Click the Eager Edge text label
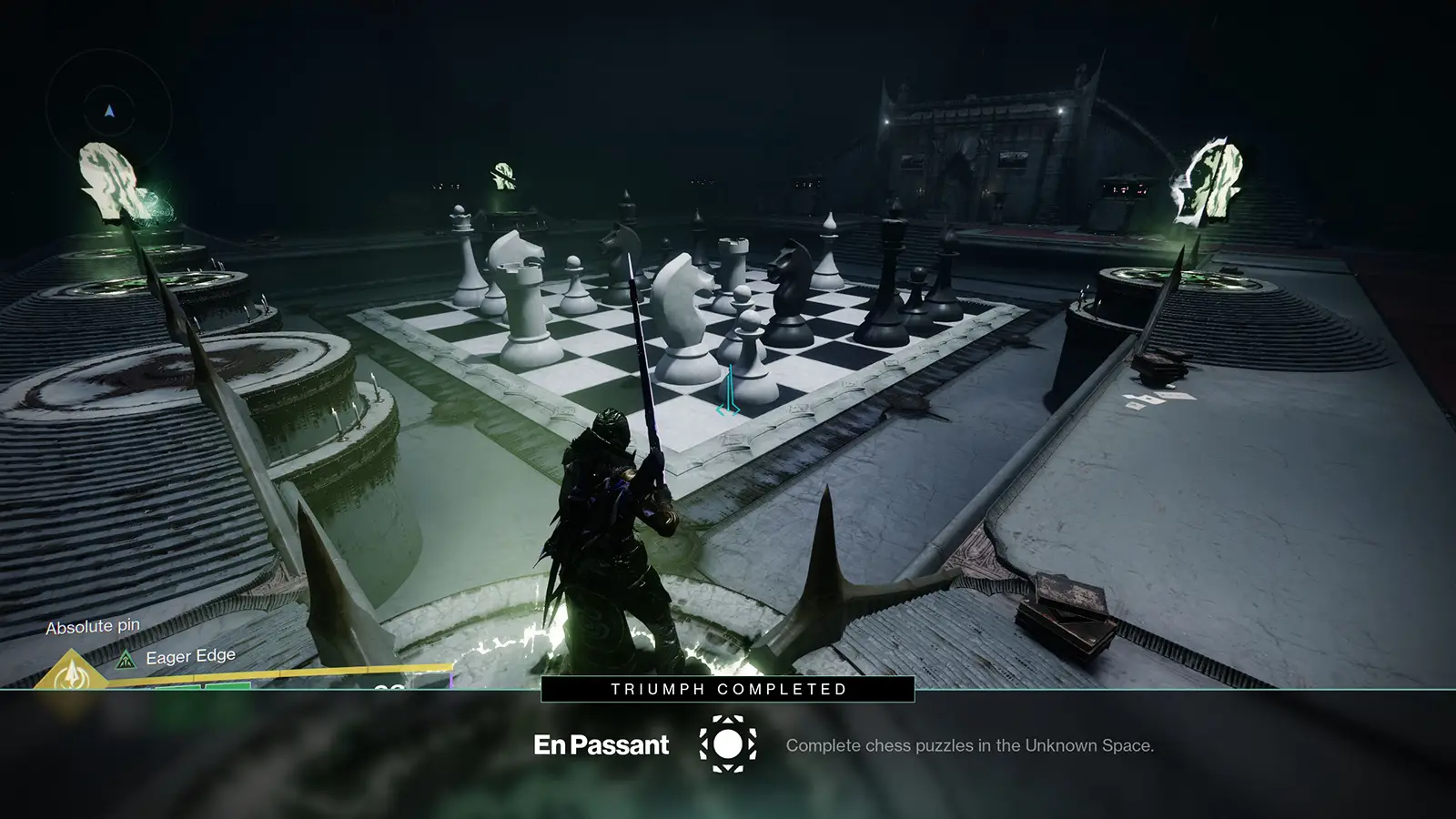 coord(190,655)
